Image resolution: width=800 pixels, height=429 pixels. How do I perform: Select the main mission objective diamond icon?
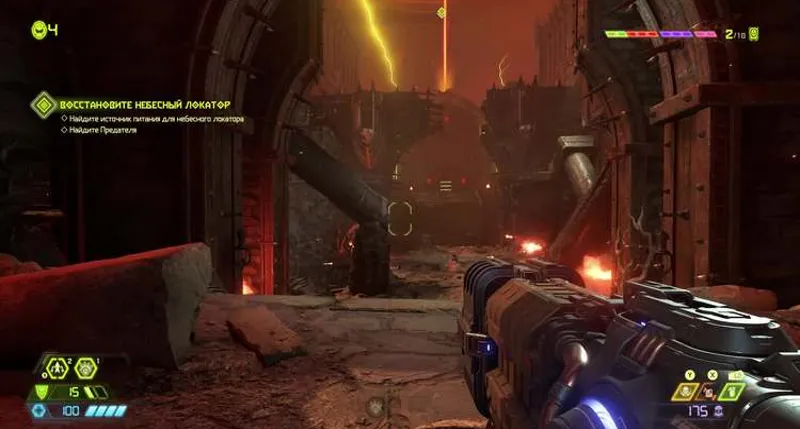[43, 105]
